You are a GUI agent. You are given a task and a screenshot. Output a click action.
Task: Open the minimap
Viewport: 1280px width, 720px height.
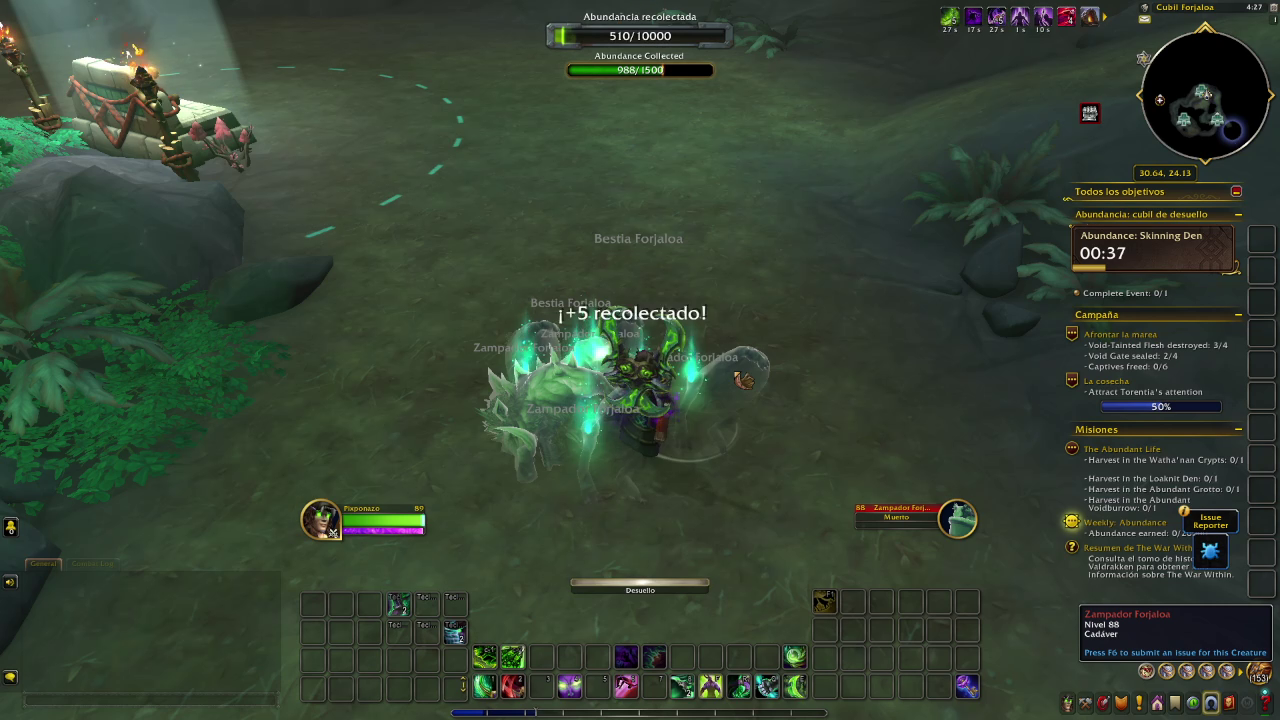pos(1204,97)
